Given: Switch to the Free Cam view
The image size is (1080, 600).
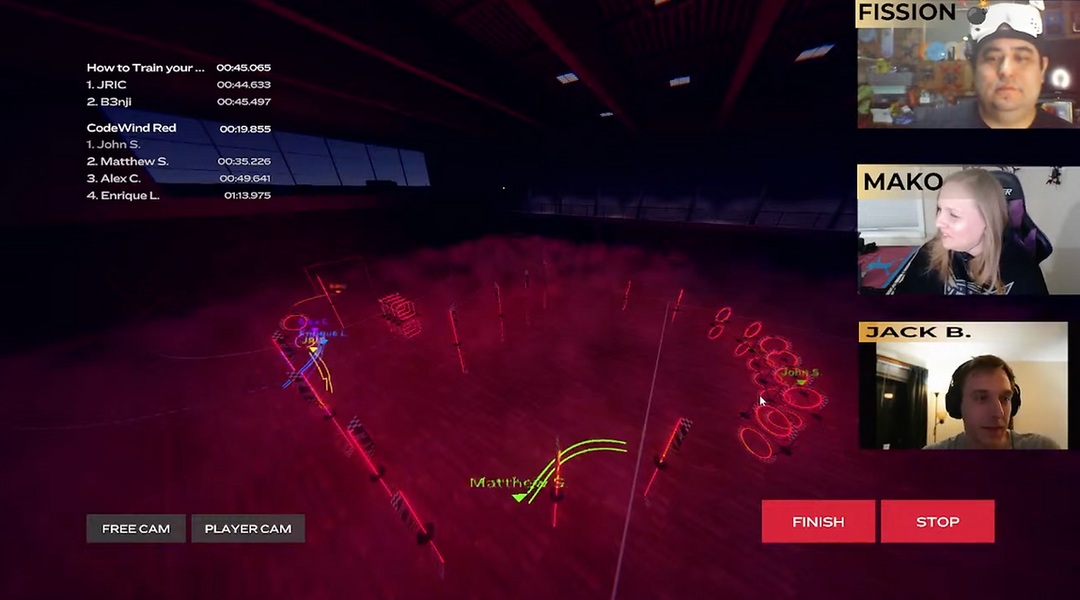Looking at the screenshot, I should click(x=136, y=528).
